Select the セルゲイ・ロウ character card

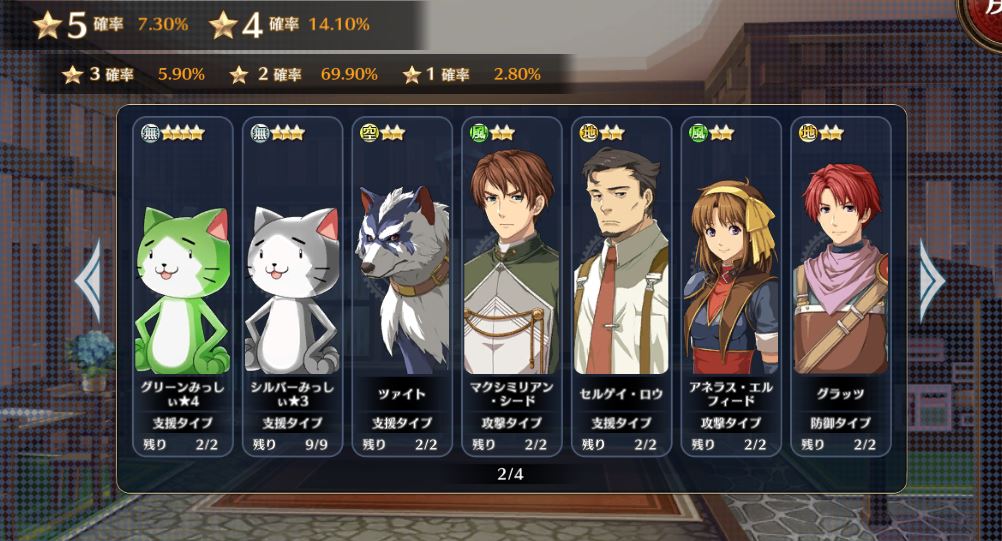pyautogui.click(x=621, y=287)
